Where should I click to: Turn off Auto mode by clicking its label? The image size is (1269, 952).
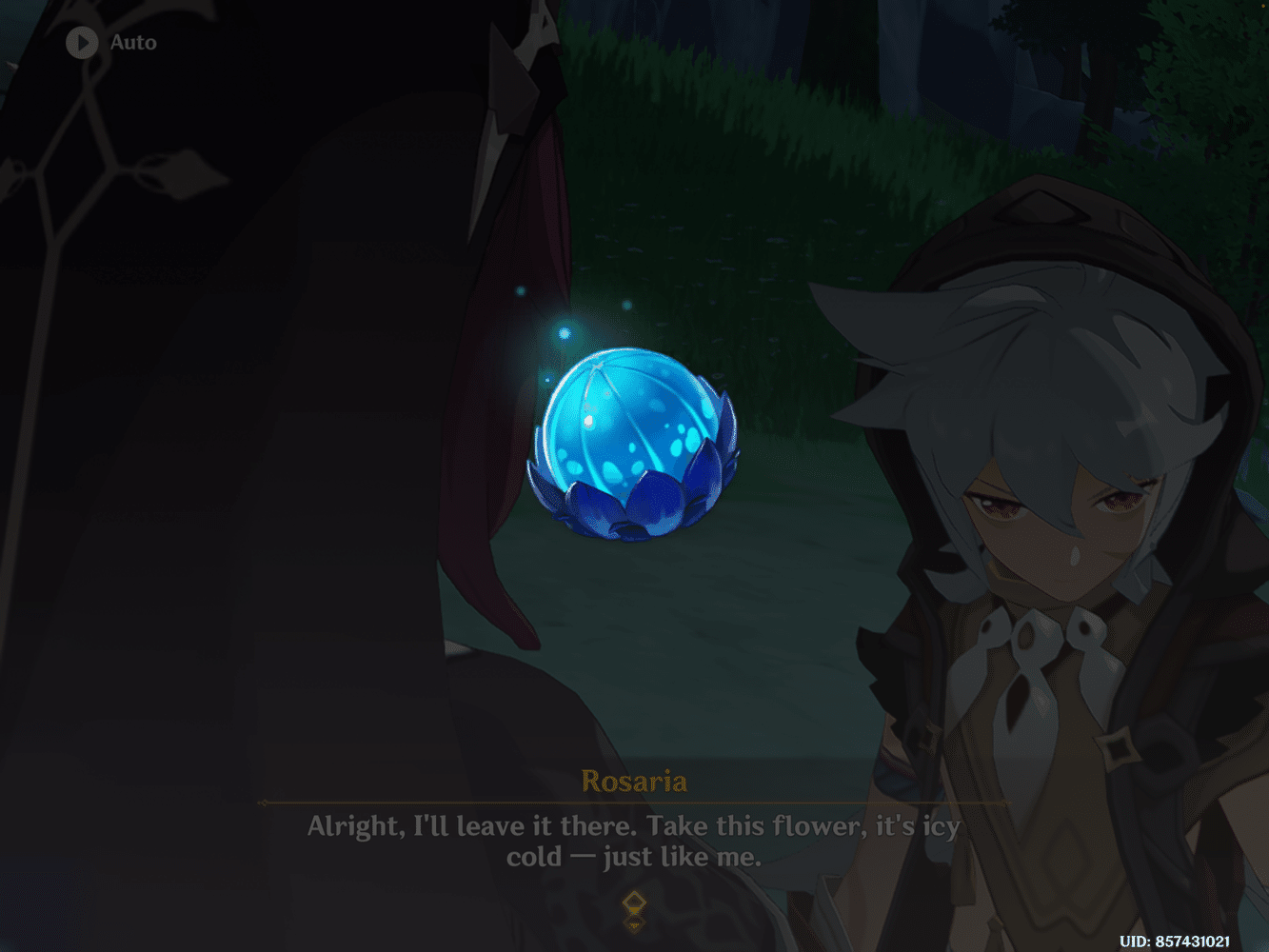pos(132,42)
